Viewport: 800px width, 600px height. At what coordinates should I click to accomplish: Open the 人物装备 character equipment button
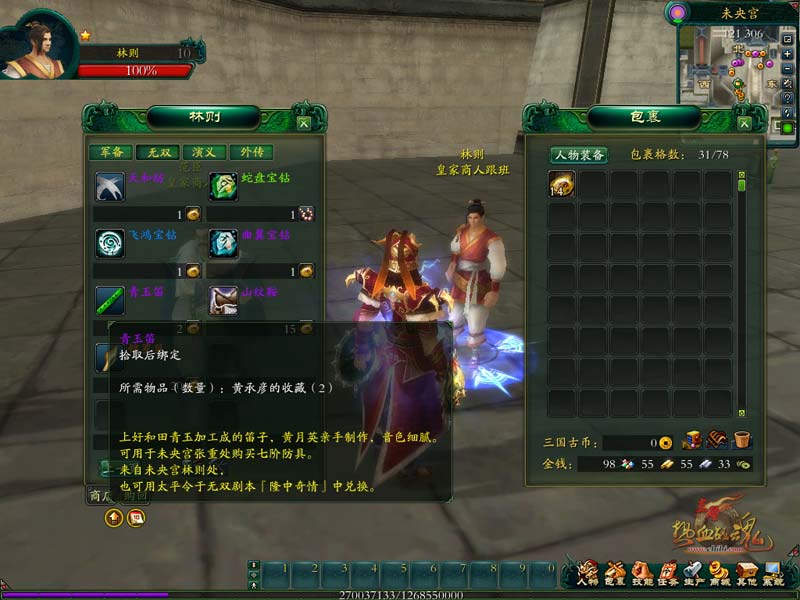coord(579,155)
